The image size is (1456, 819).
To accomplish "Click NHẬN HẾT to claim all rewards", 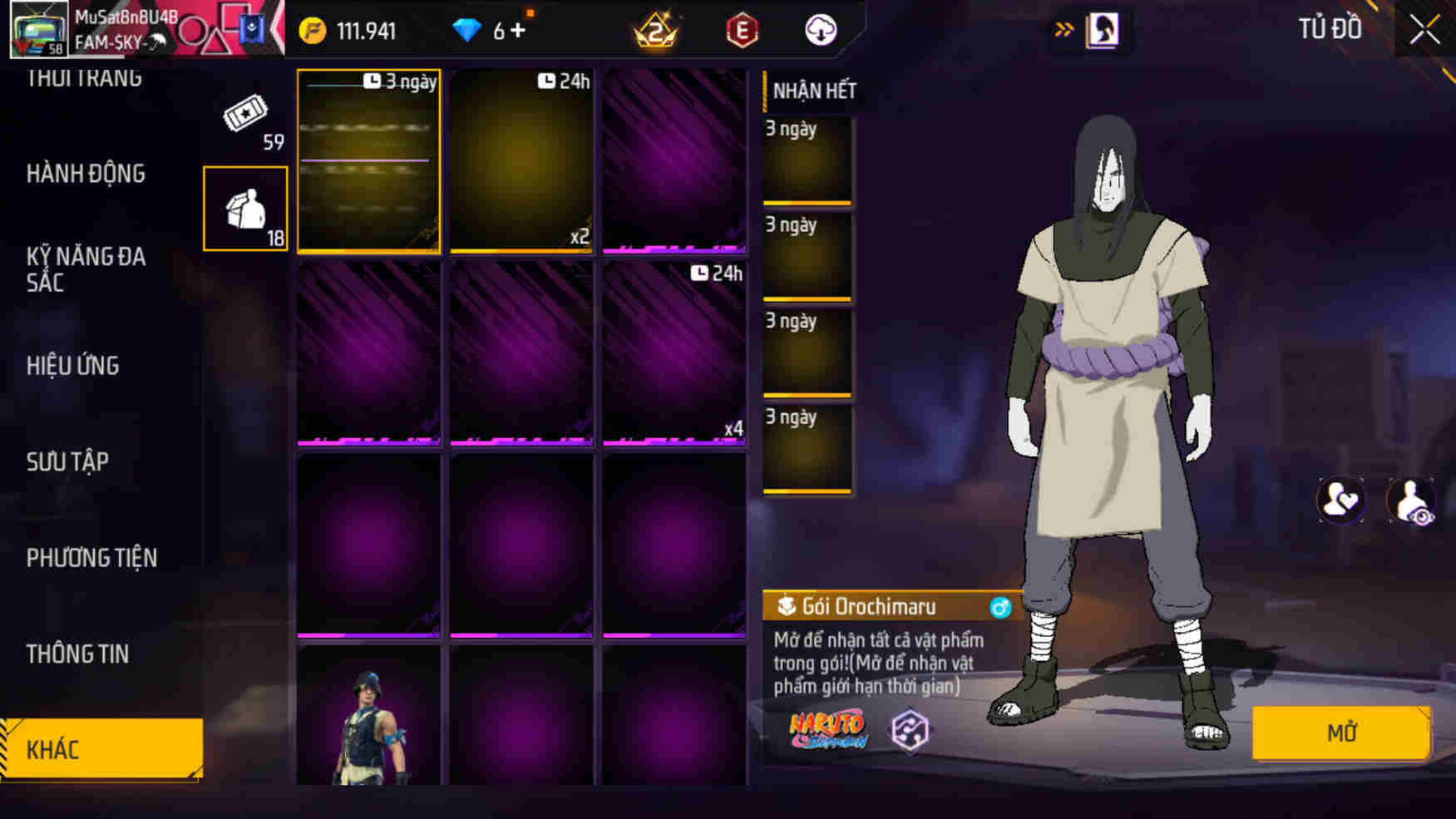I will (x=811, y=91).
